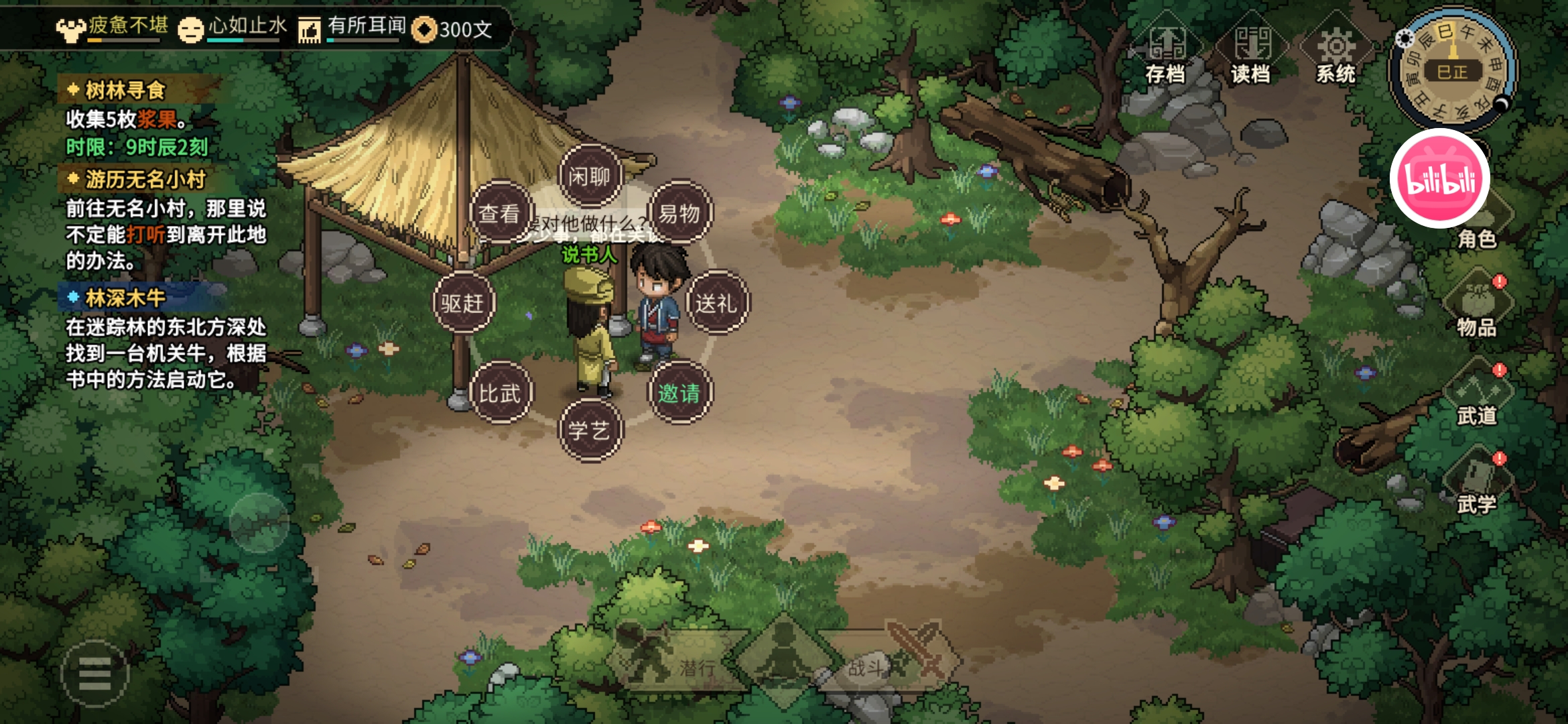Viewport: 1568px width, 724px height.
Task: Pick the 邀请 invite option
Action: point(679,393)
